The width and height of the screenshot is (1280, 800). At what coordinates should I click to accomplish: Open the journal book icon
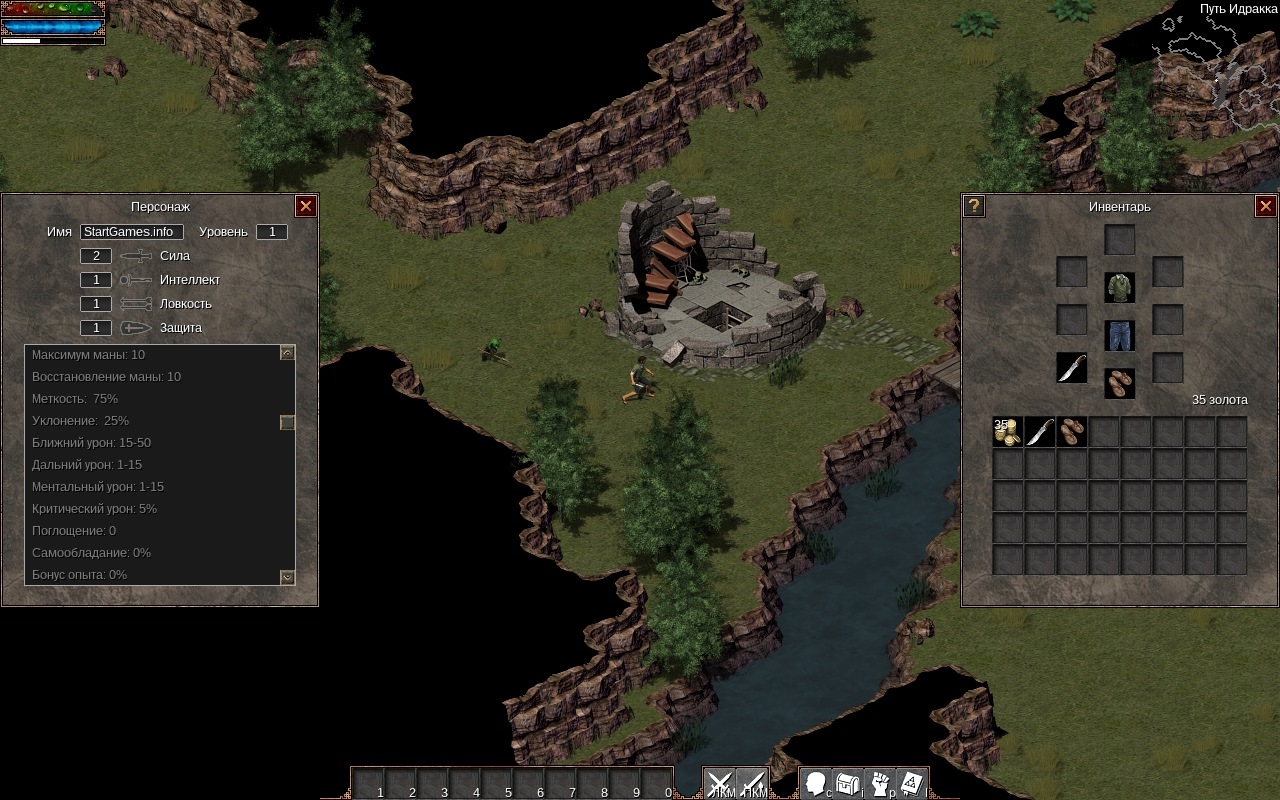pos(913,784)
